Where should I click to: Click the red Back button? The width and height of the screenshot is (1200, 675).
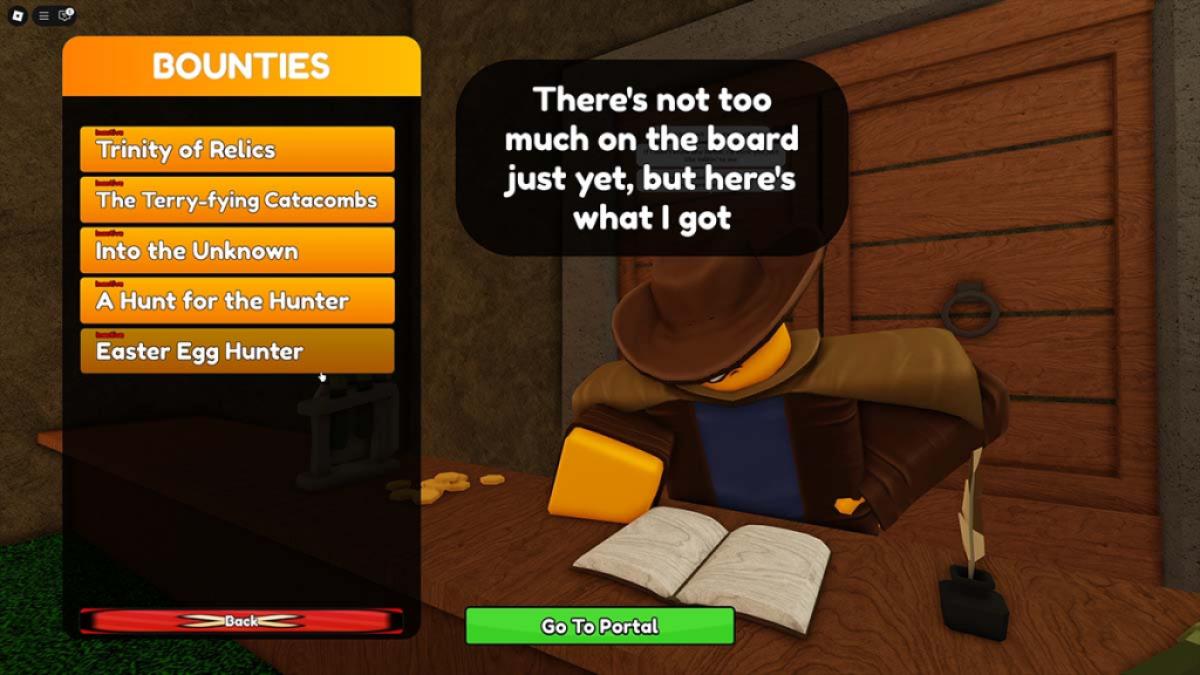tap(241, 621)
